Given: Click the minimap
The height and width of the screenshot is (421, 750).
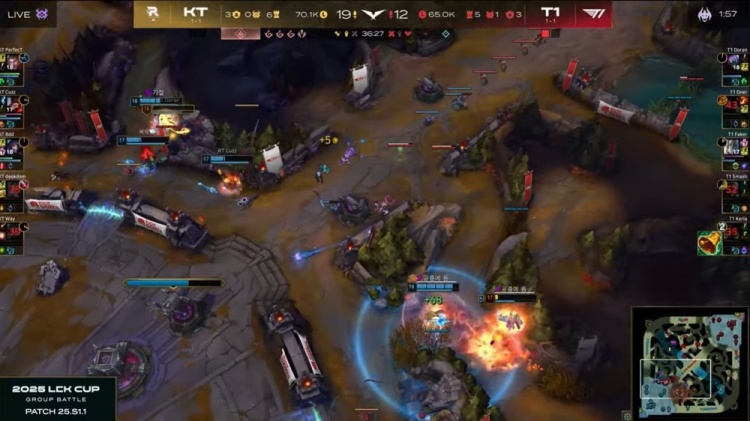Looking at the screenshot, I should pos(690,362).
